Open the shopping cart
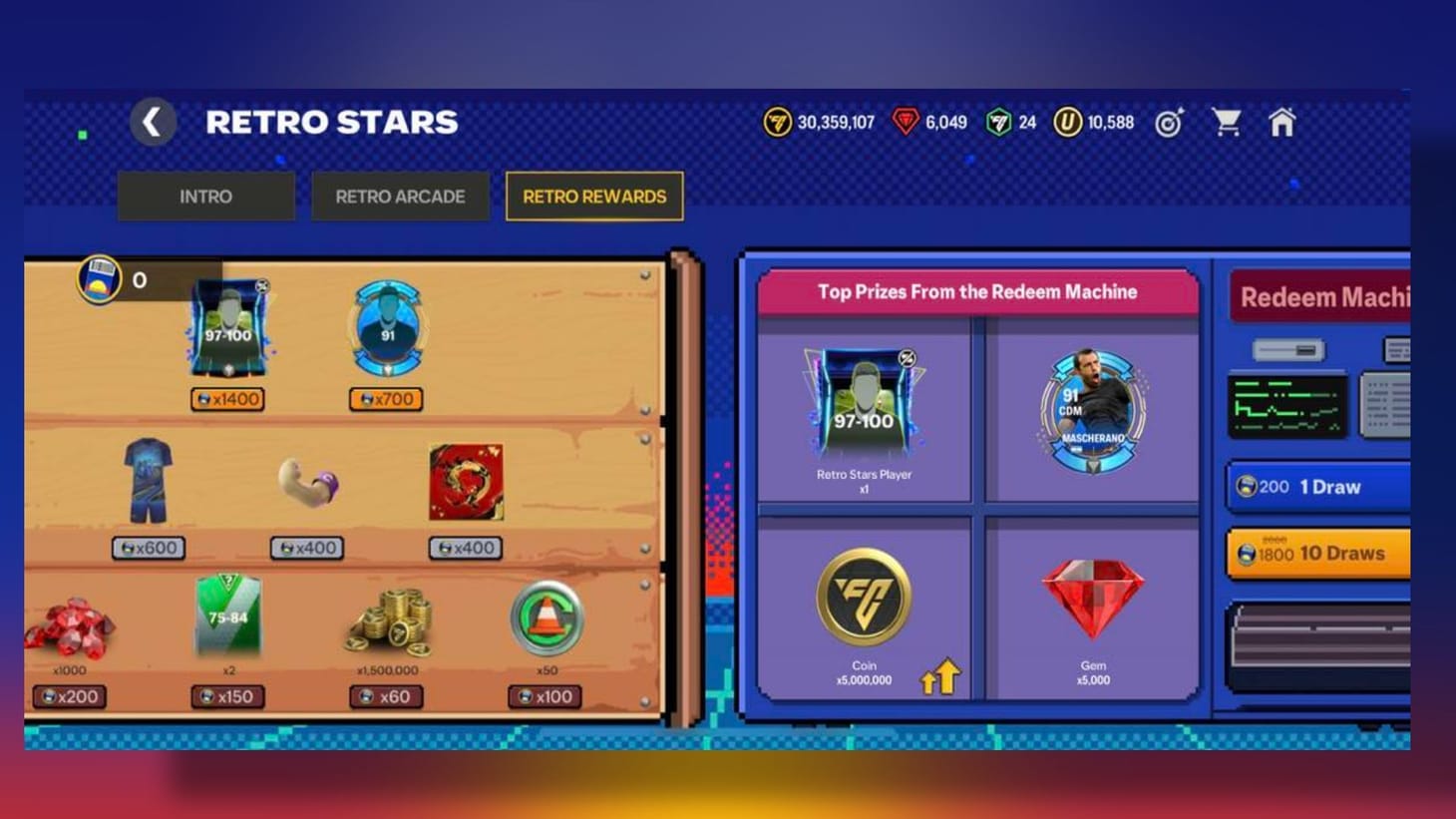 [1227, 121]
